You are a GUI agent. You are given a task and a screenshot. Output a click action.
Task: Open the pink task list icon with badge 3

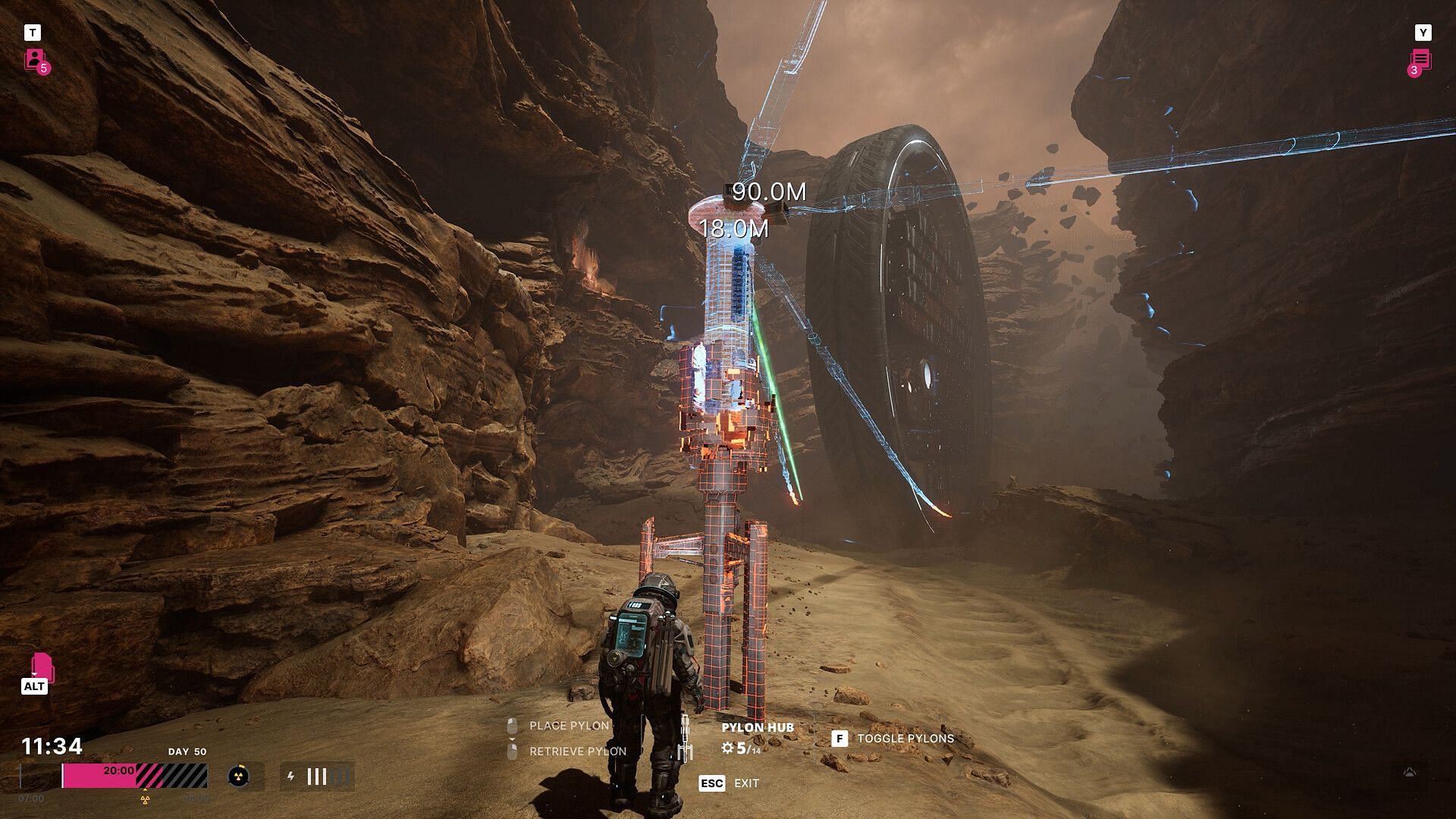tap(1420, 61)
